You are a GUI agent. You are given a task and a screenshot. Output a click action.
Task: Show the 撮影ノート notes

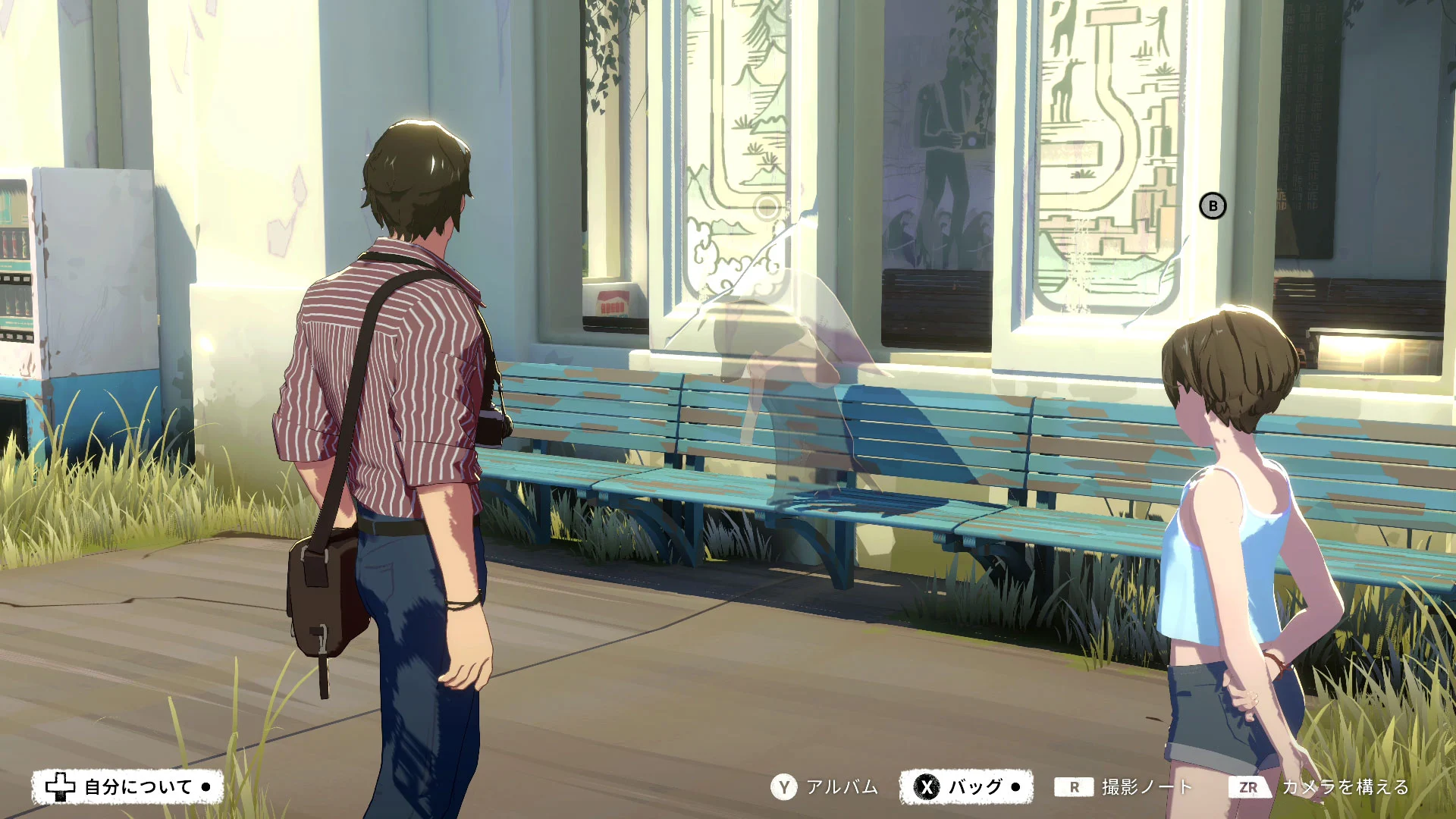coord(1124,787)
